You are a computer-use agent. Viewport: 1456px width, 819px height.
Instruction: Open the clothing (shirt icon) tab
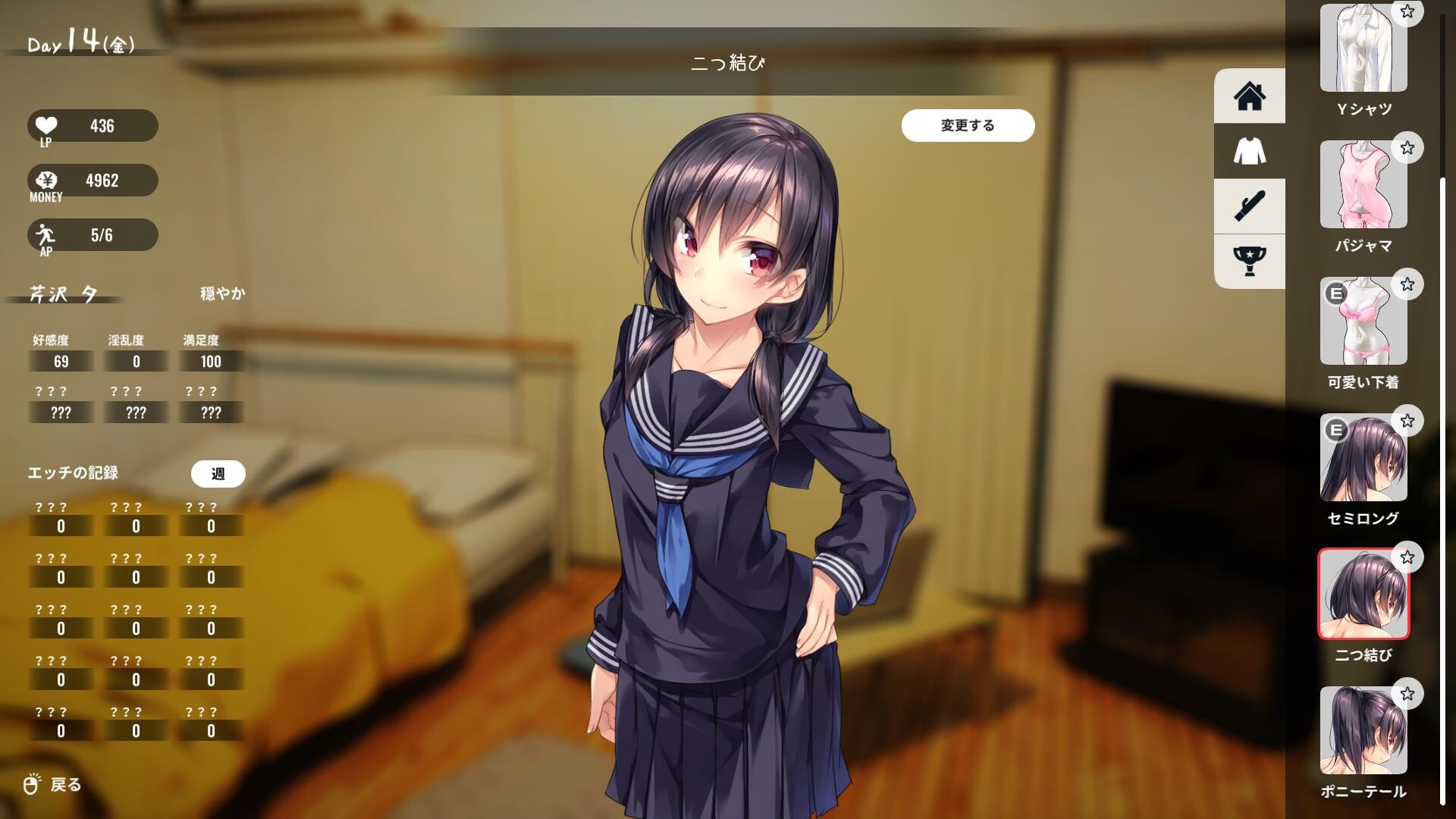[x=1249, y=151]
